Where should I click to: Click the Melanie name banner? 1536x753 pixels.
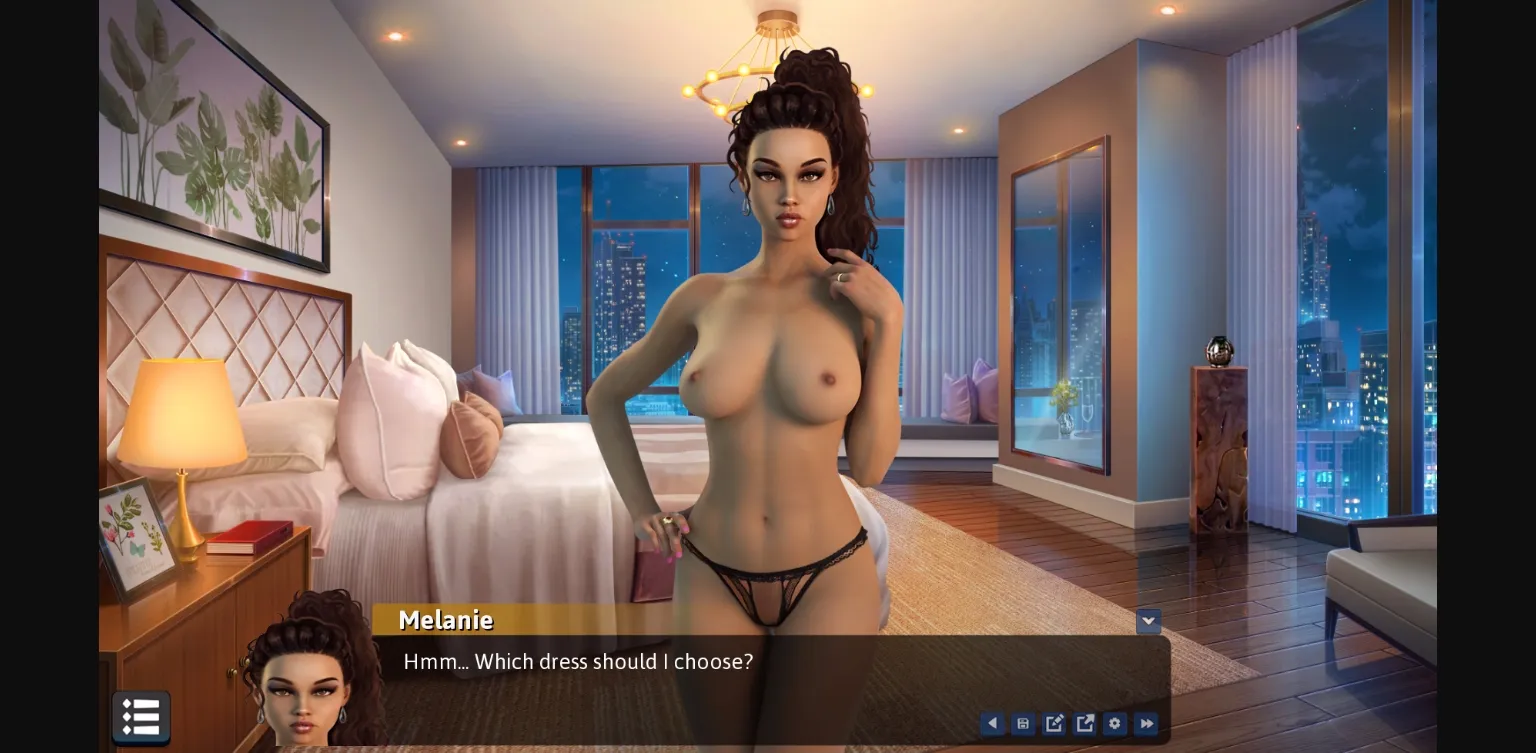445,620
